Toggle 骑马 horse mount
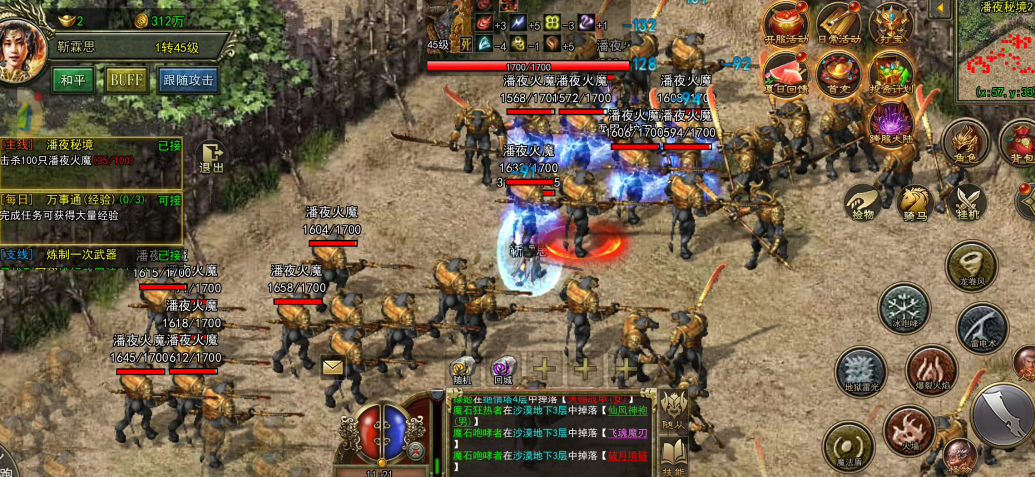1035x477 pixels. pos(914,202)
